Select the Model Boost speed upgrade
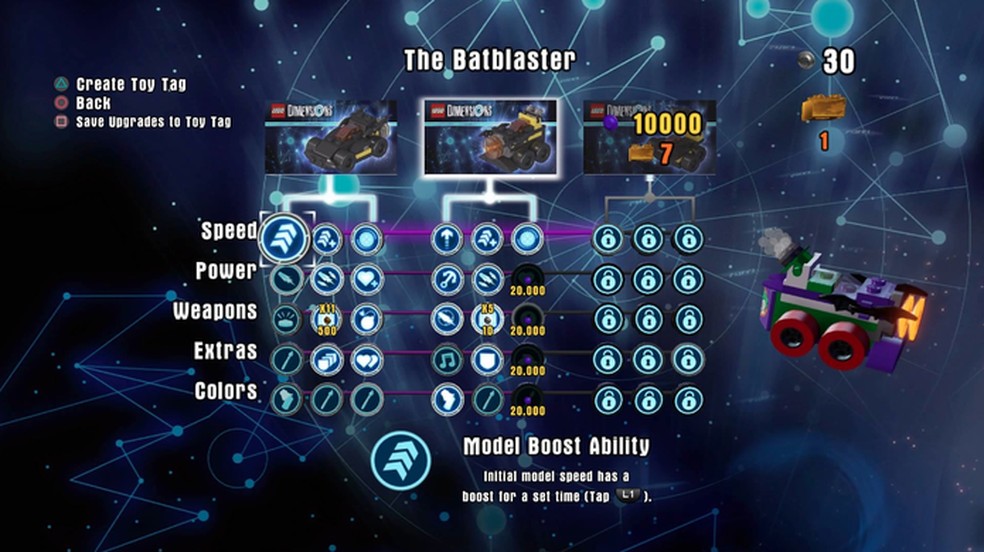 284,239
